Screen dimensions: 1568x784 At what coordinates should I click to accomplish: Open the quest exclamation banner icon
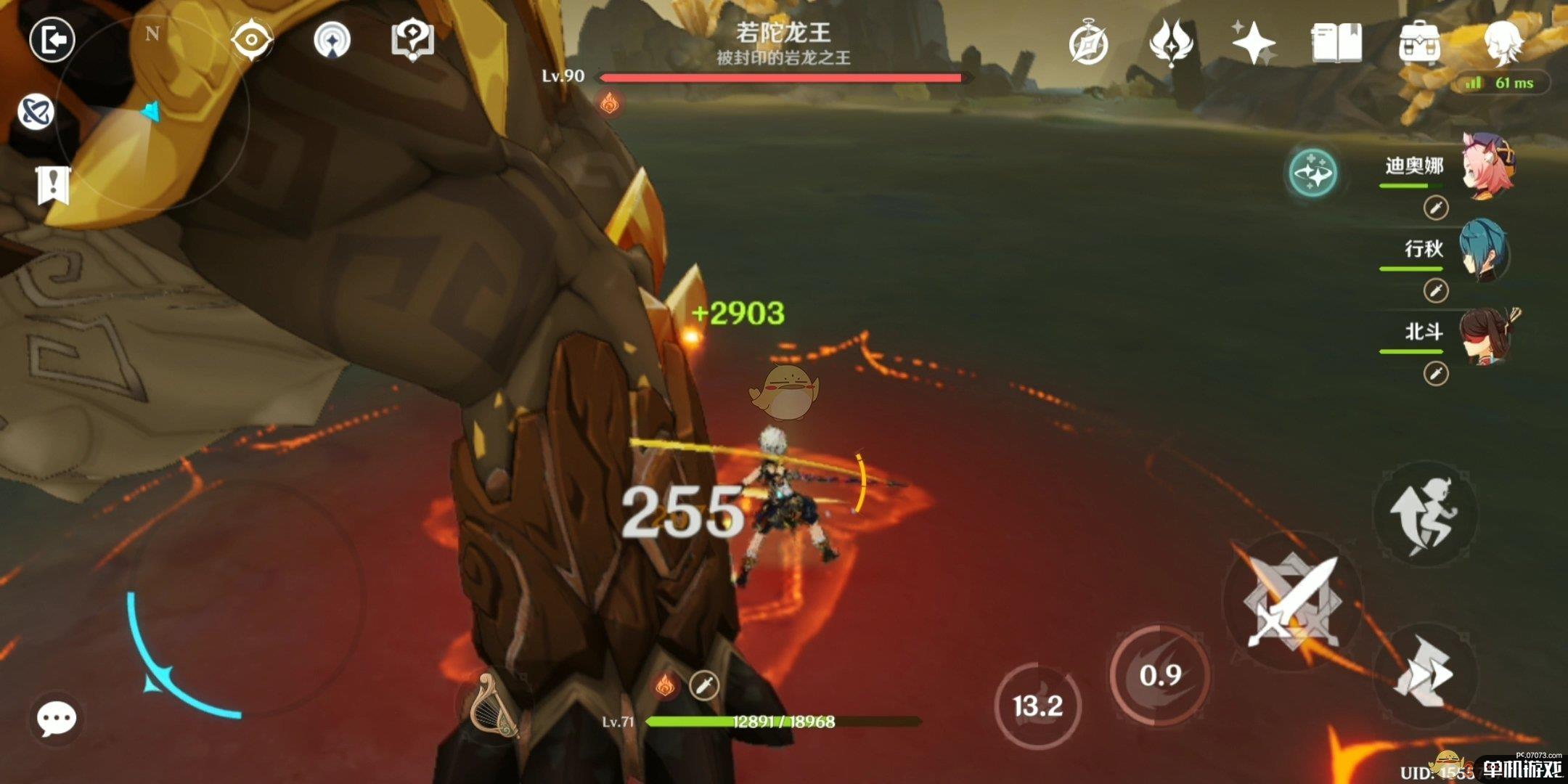point(53,185)
